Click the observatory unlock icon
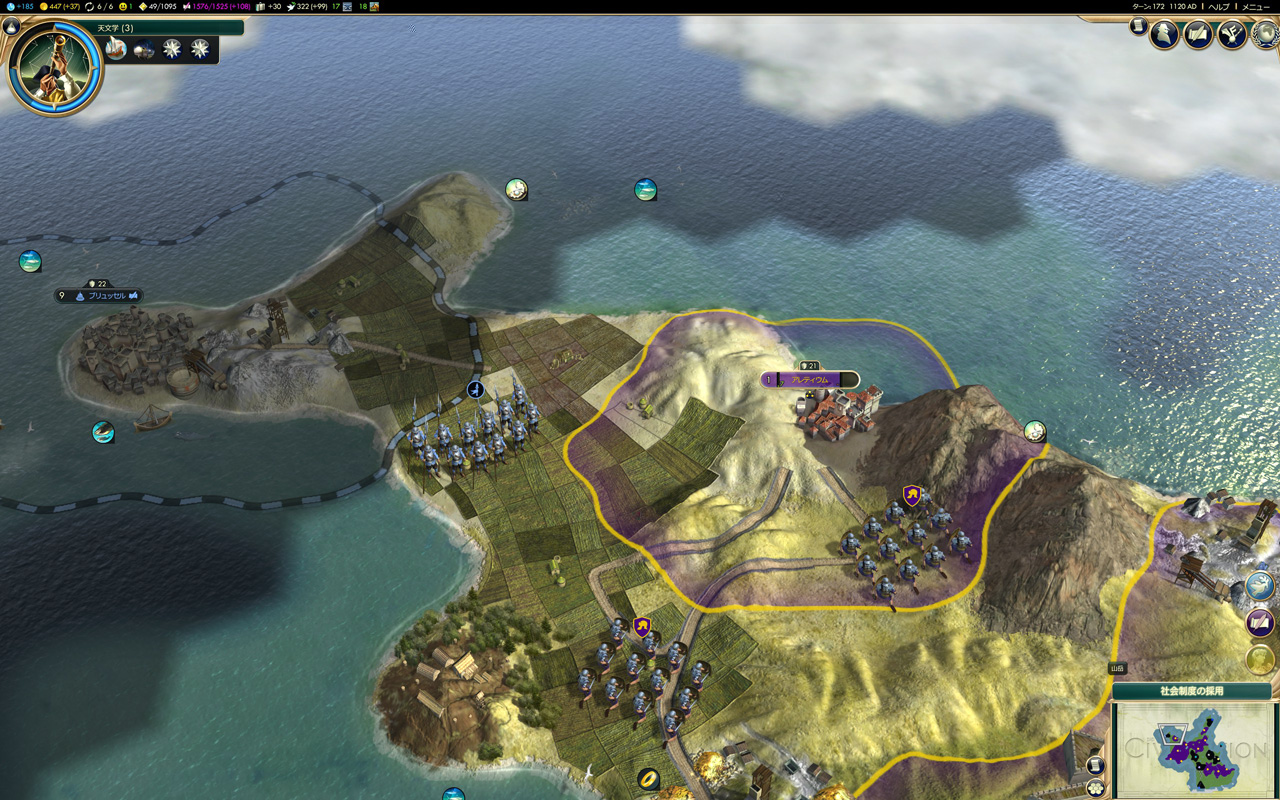 coord(145,49)
